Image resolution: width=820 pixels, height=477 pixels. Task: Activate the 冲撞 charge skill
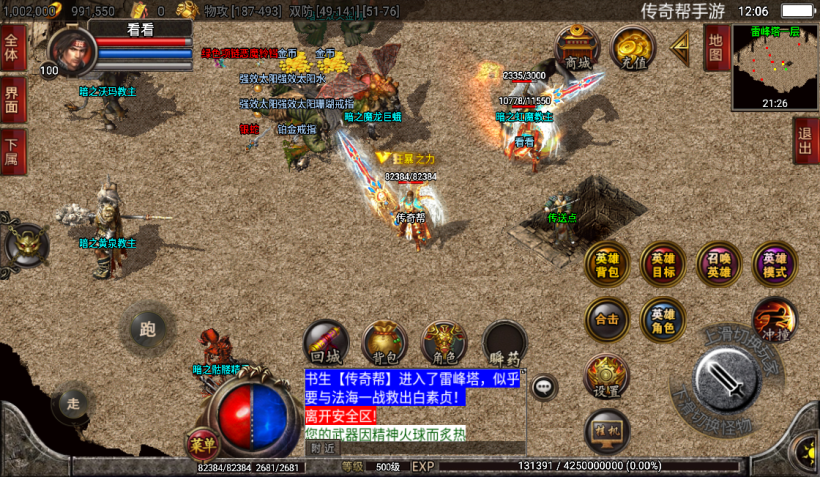point(774,320)
